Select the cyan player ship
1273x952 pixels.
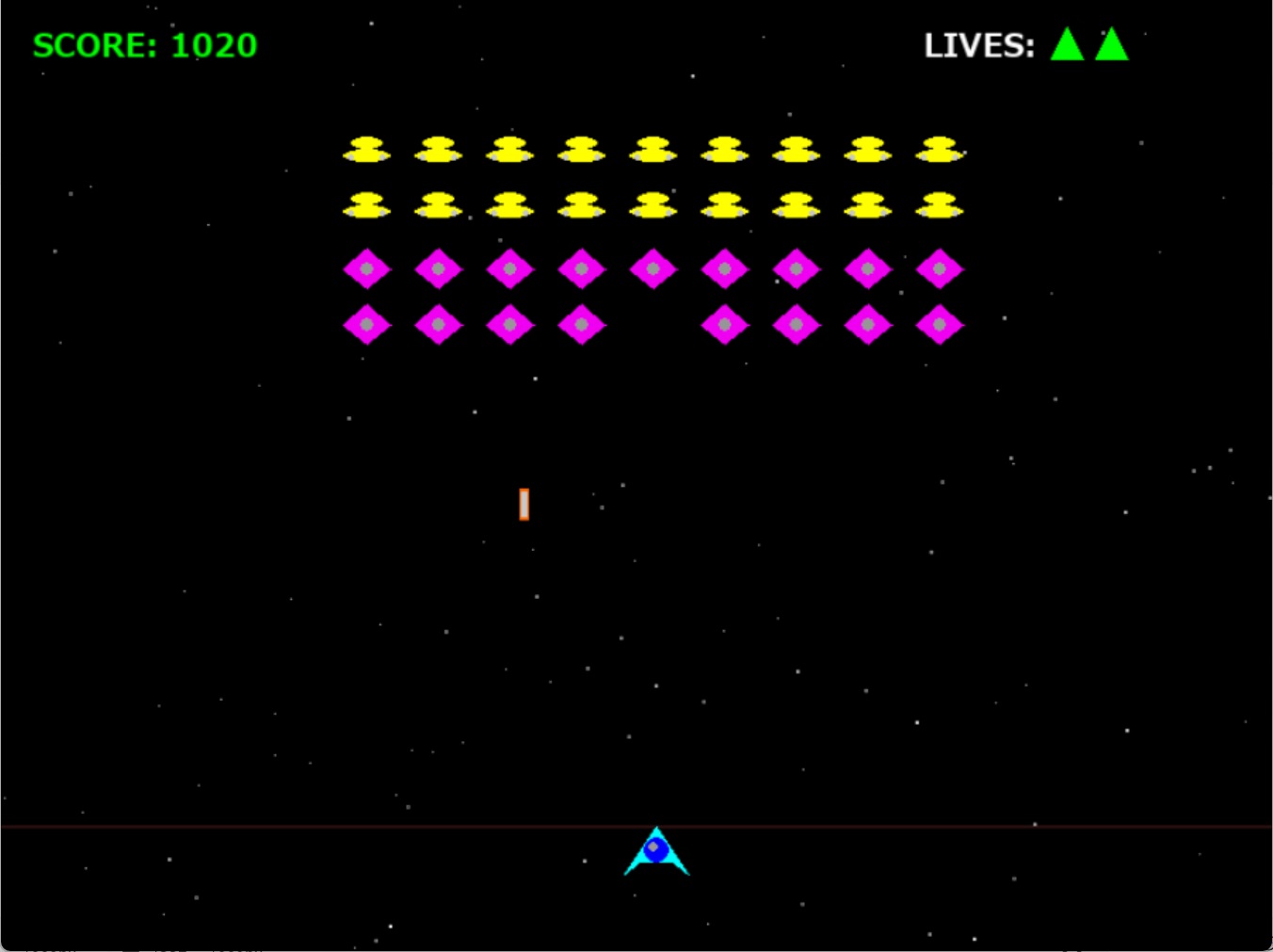(x=656, y=857)
